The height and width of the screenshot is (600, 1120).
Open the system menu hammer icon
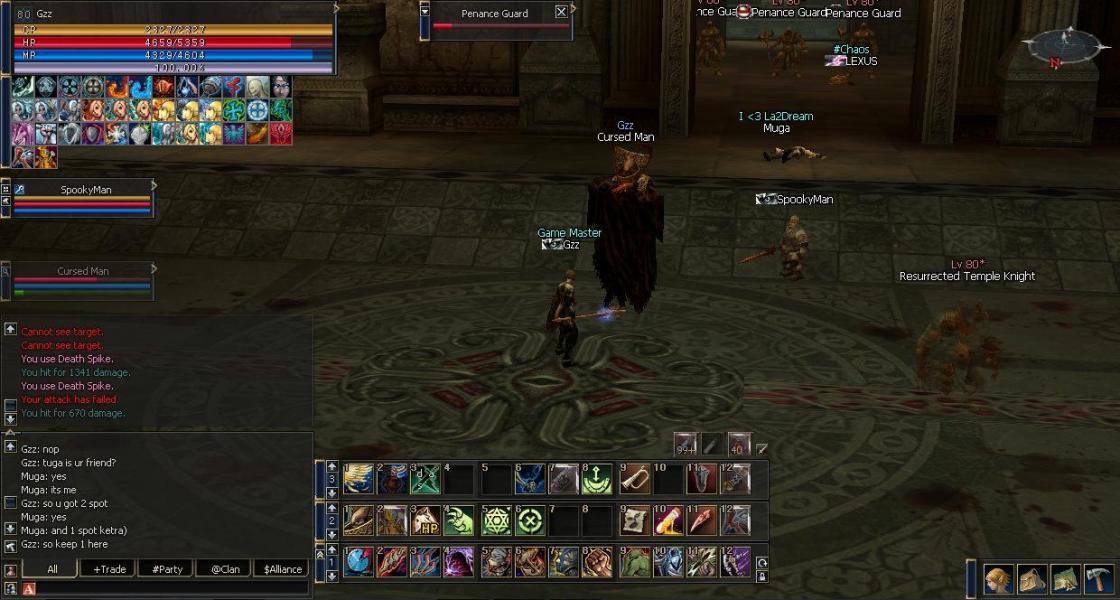click(1098, 580)
